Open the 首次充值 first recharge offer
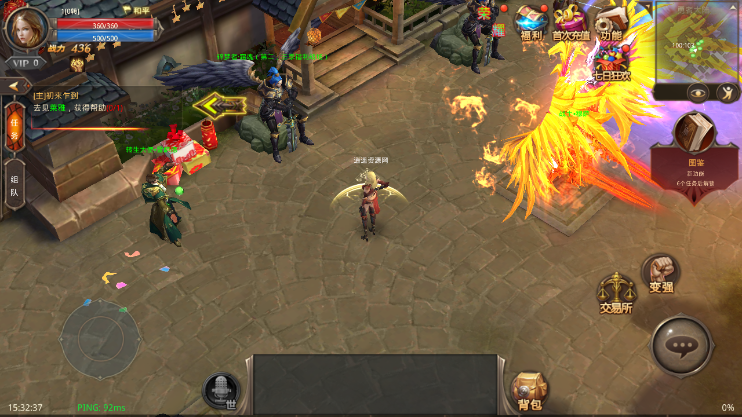742x417 pixels. [571, 22]
